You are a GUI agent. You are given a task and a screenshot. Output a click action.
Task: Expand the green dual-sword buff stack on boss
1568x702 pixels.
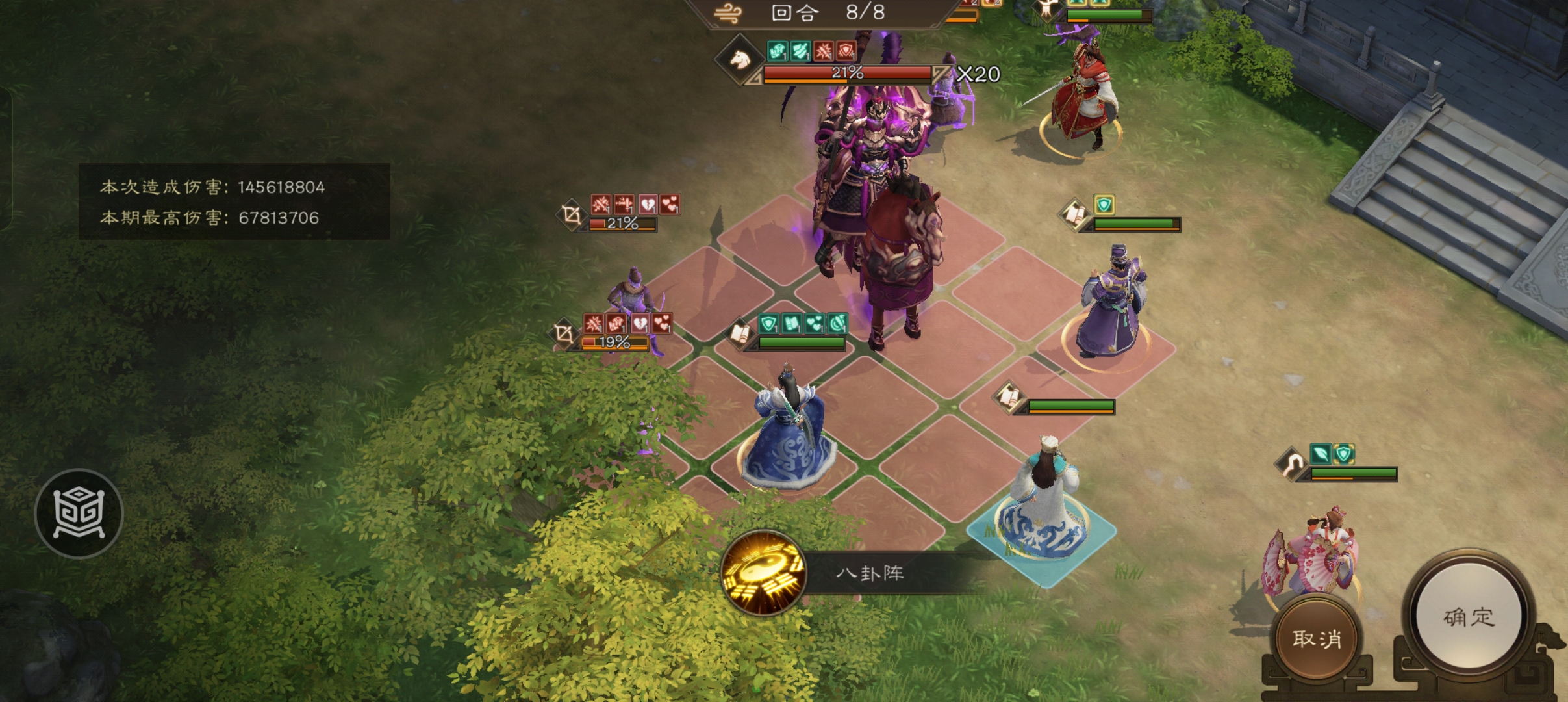[x=800, y=52]
